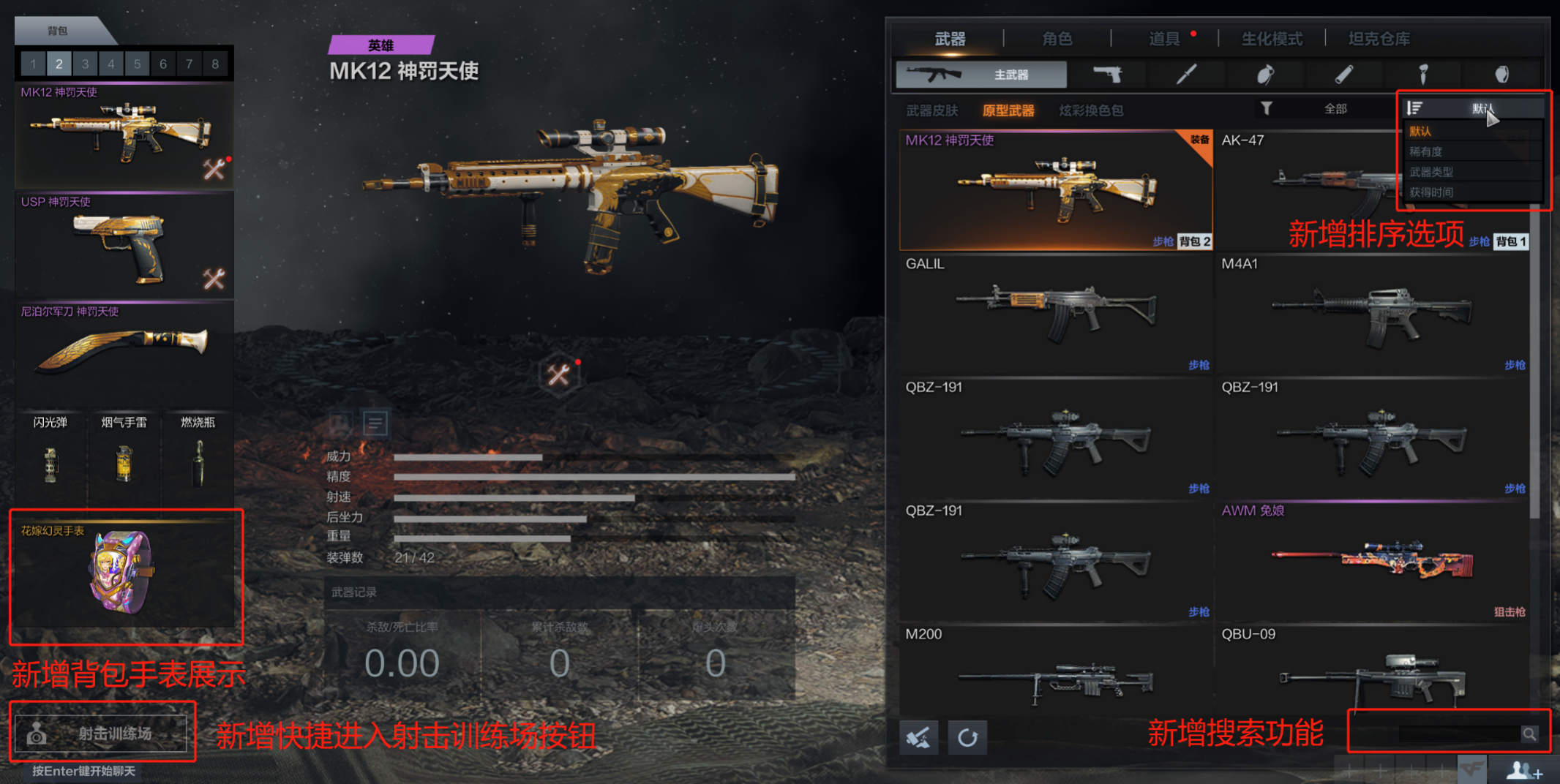Select the USP 神罚天使 pistol slot
This screenshot has height=784, width=1560.
pos(124,246)
